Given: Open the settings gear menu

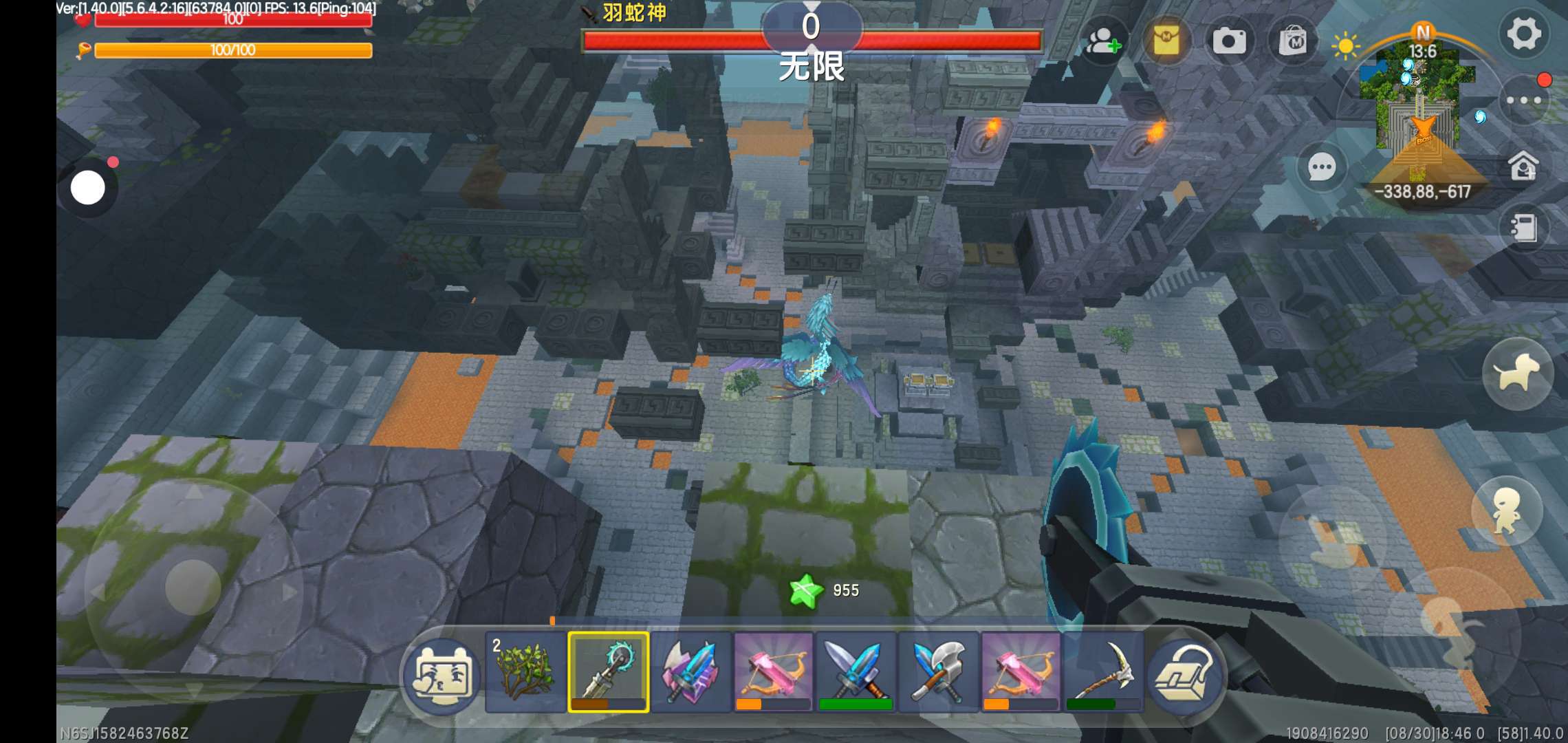Looking at the screenshot, I should pyautogui.click(x=1523, y=34).
